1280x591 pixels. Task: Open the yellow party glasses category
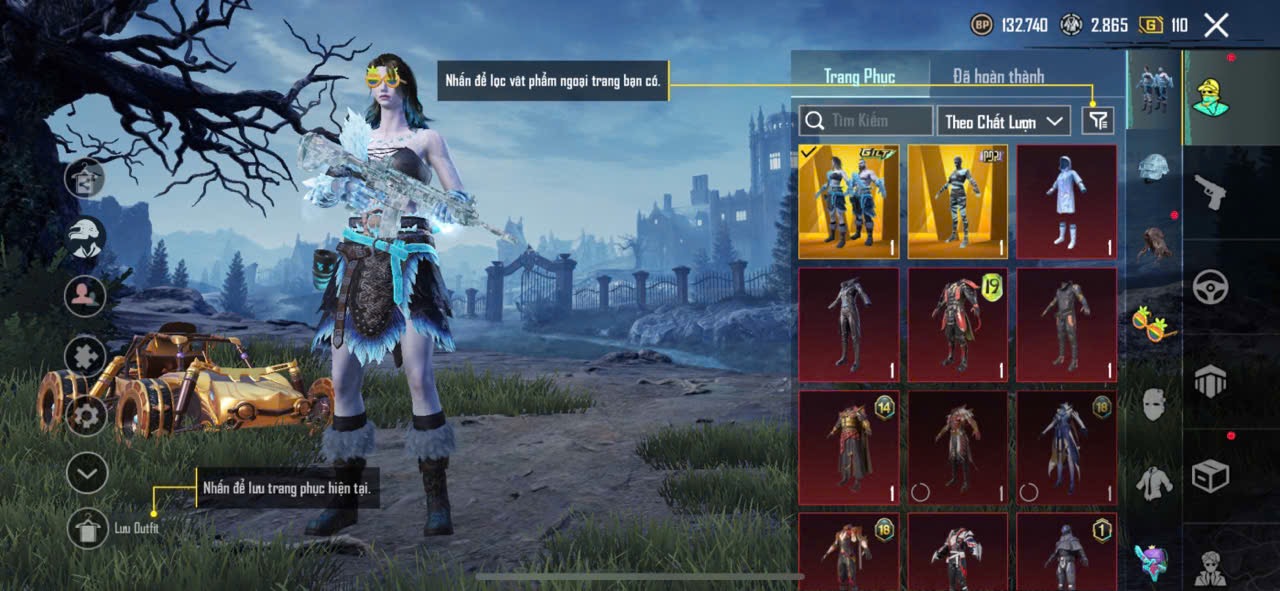coord(1154,324)
